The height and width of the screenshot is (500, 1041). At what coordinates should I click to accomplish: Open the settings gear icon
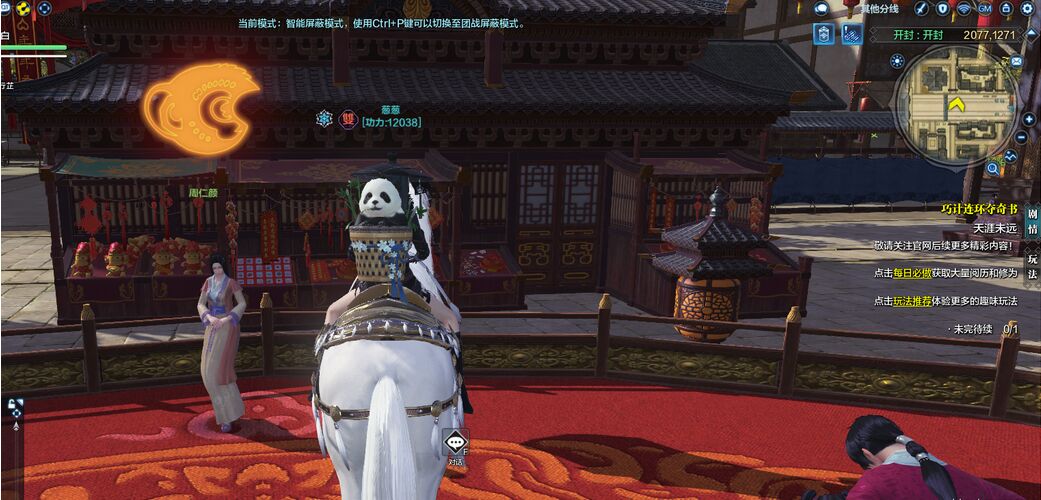coord(1027,9)
